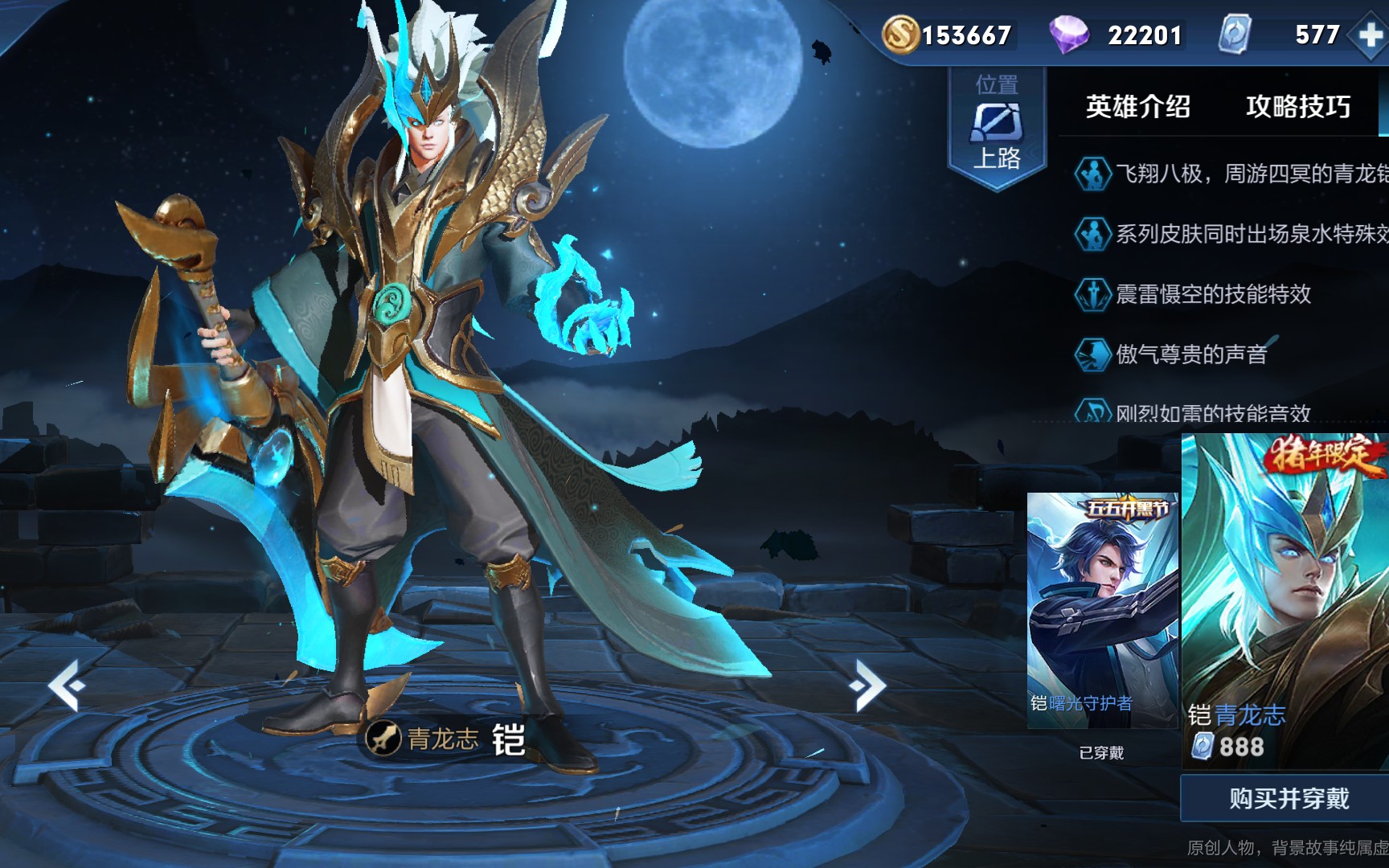Open the 攻略技巧 tab
Viewport: 1389px width, 868px height.
pyautogui.click(x=1297, y=107)
